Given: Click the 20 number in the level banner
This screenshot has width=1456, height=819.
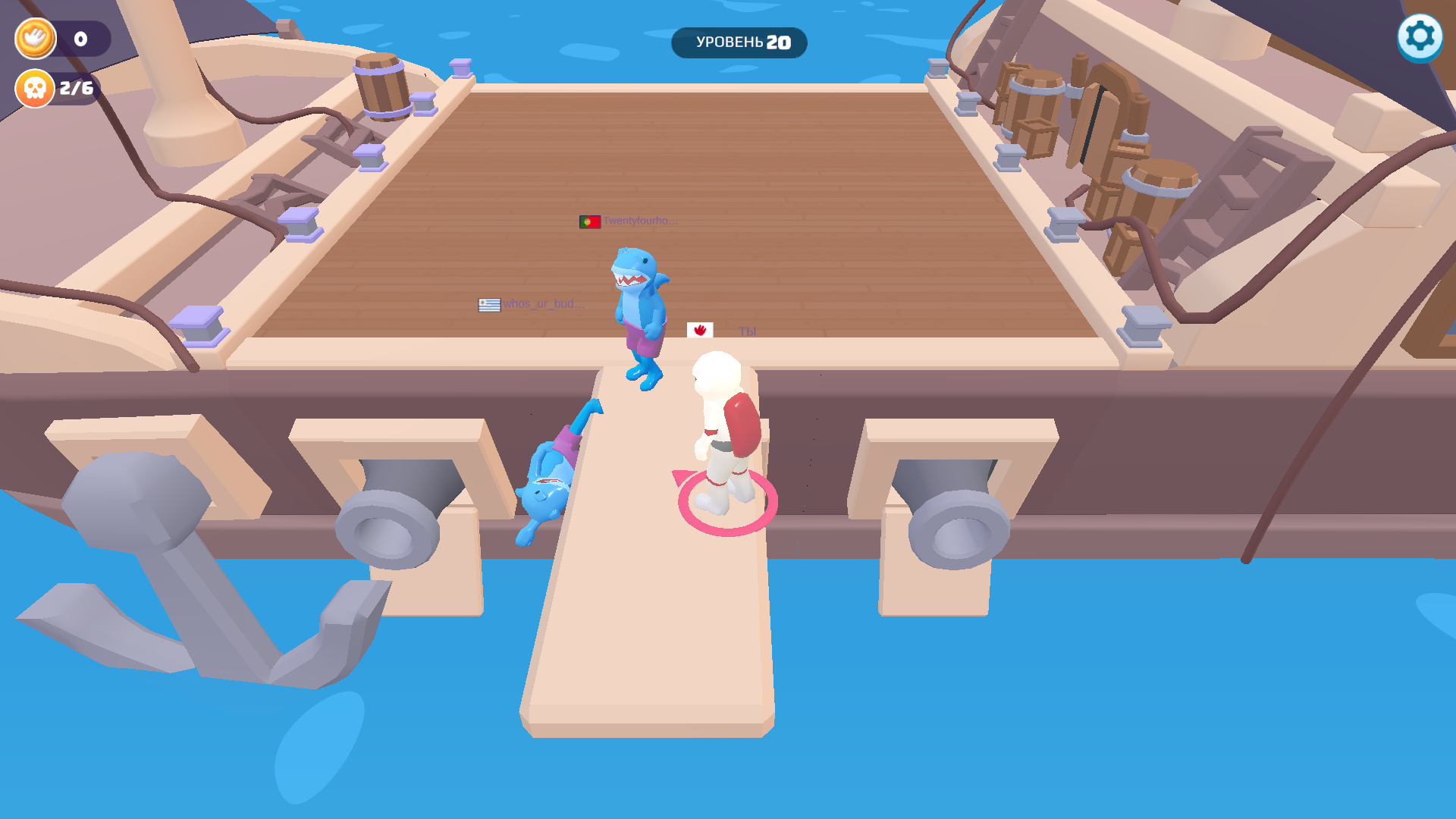Looking at the screenshot, I should tap(779, 42).
